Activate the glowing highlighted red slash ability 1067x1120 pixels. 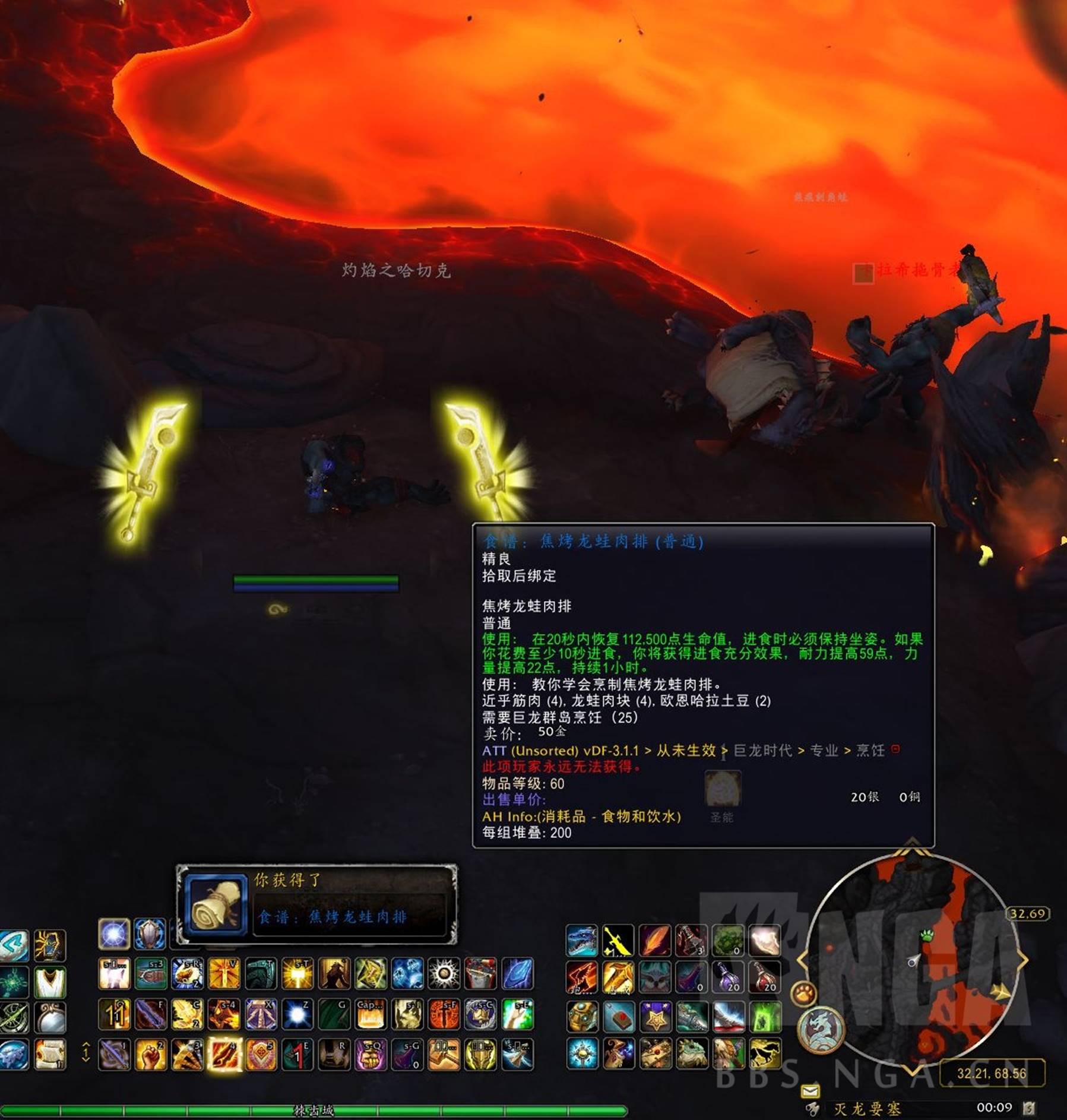tap(224, 1054)
